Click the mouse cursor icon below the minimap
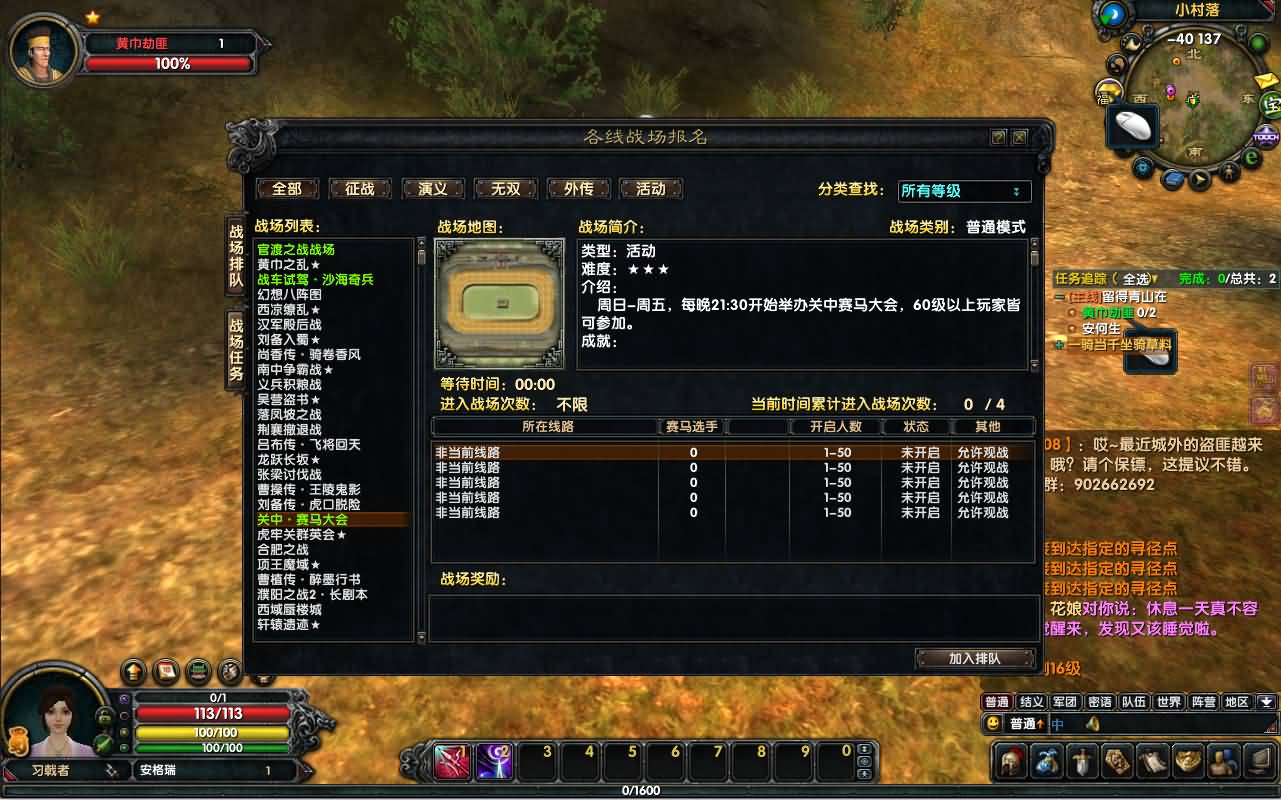Screen dimensions: 1281x800 1131,126
